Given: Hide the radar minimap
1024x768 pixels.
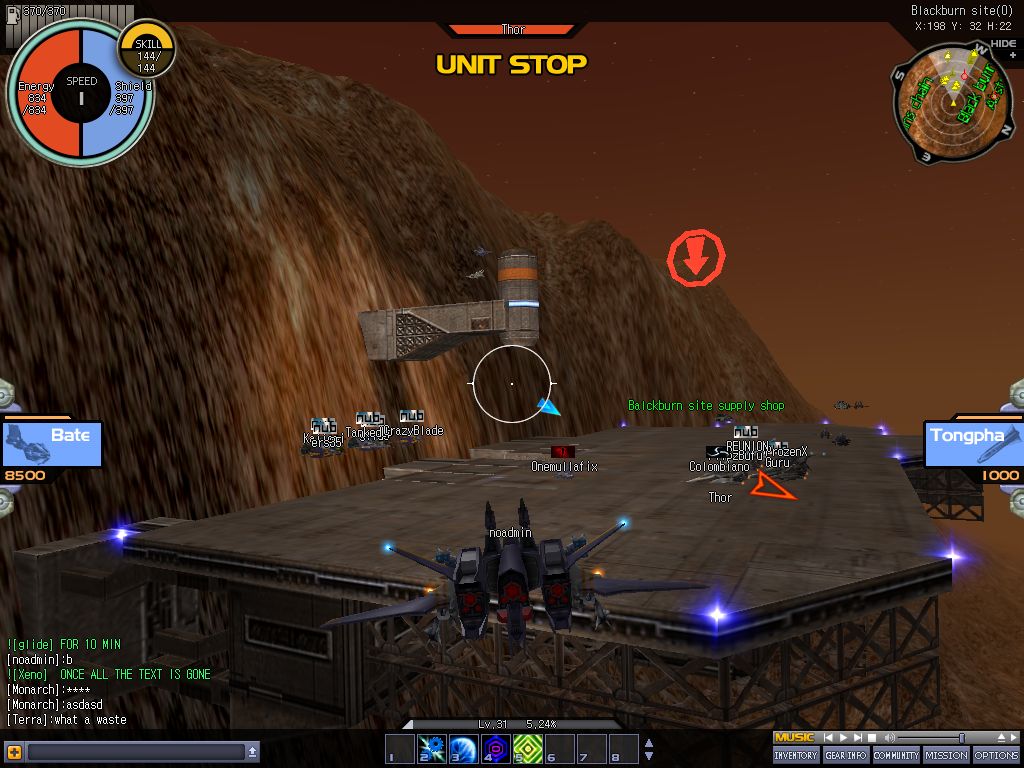Looking at the screenshot, I should tap(1003, 44).
